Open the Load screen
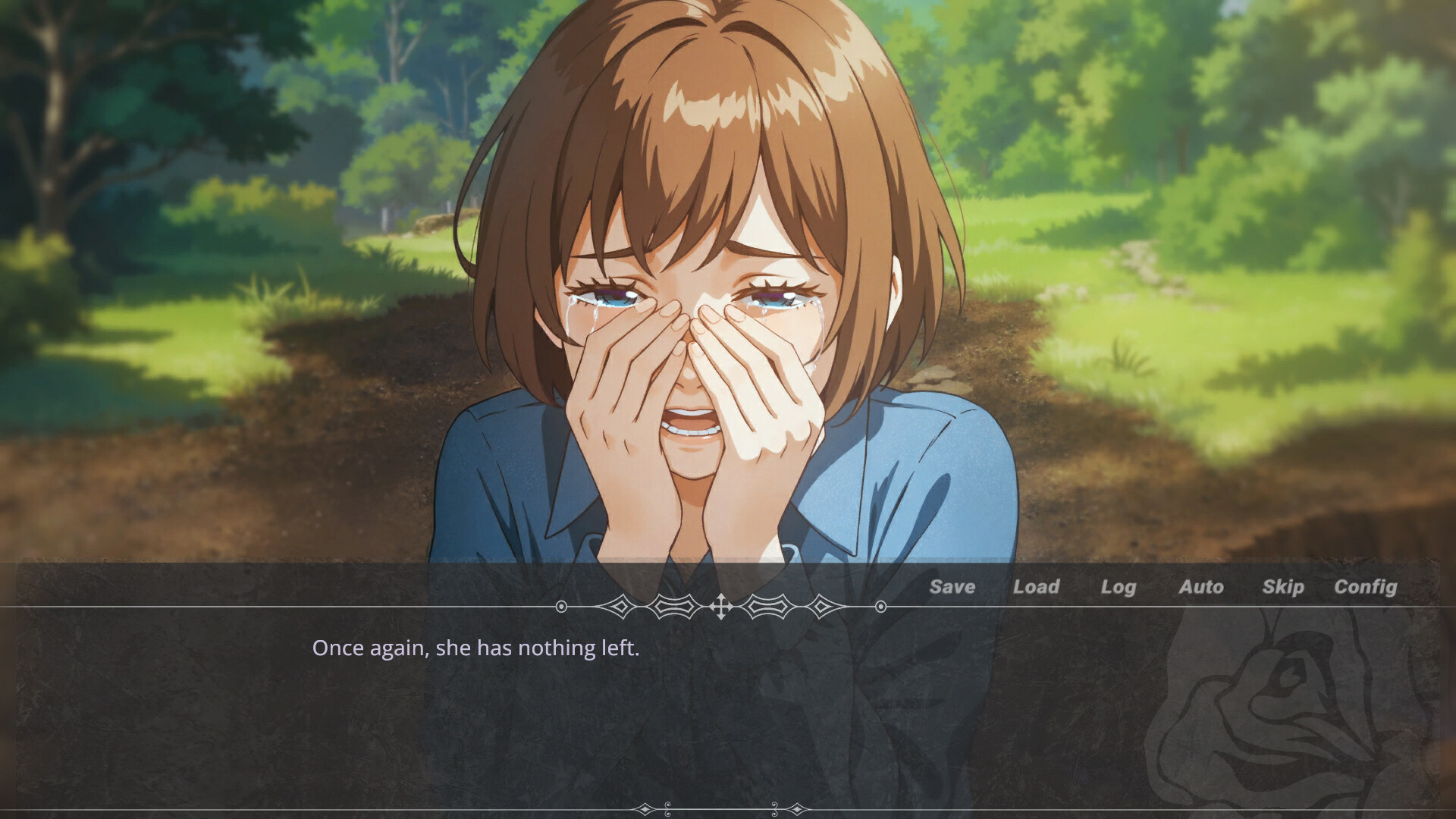 coord(1038,587)
